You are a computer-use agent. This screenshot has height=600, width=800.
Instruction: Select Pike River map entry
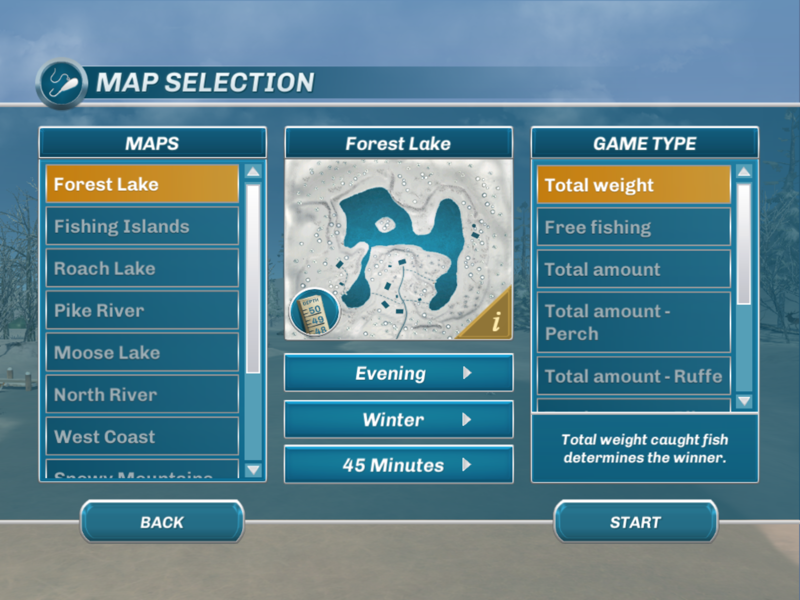[142, 311]
